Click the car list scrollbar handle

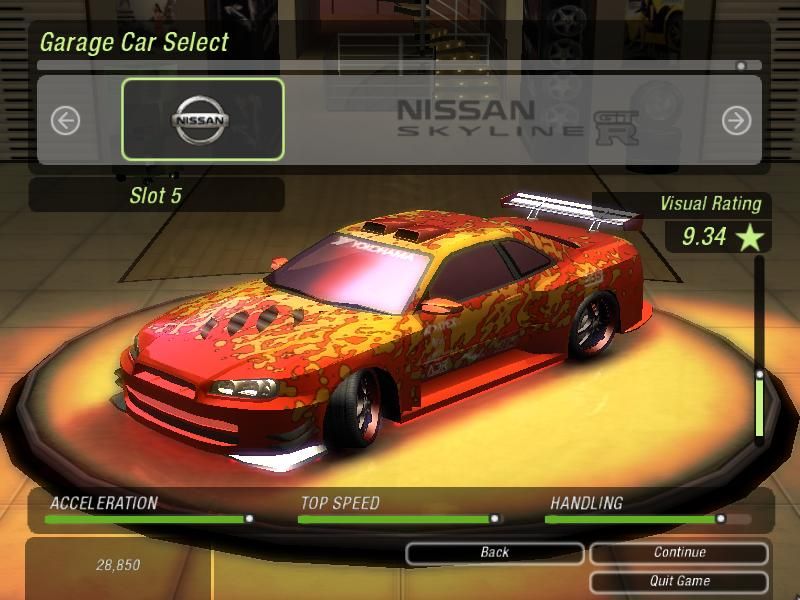coord(741,66)
